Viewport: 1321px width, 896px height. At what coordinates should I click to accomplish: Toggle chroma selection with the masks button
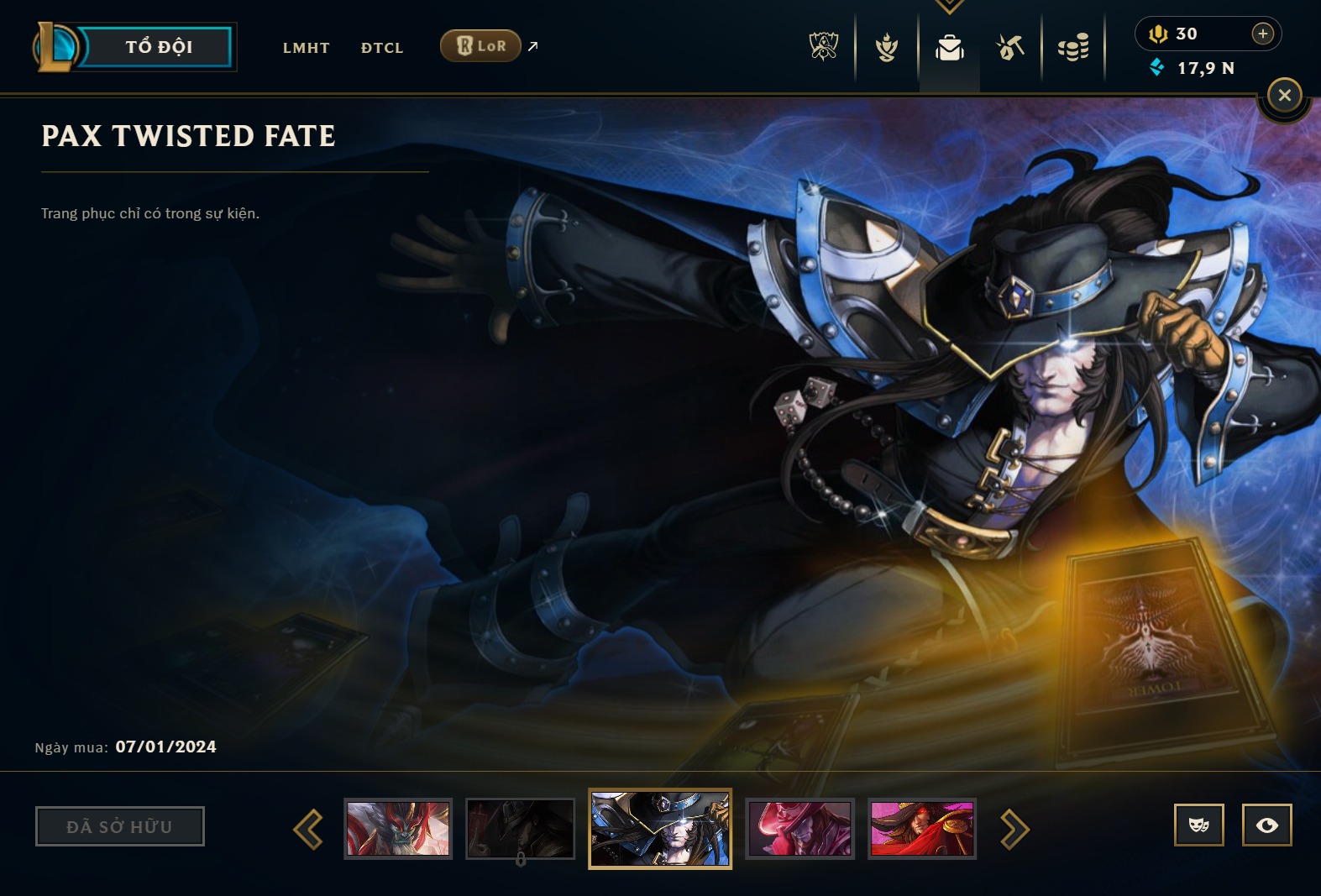tap(1200, 825)
